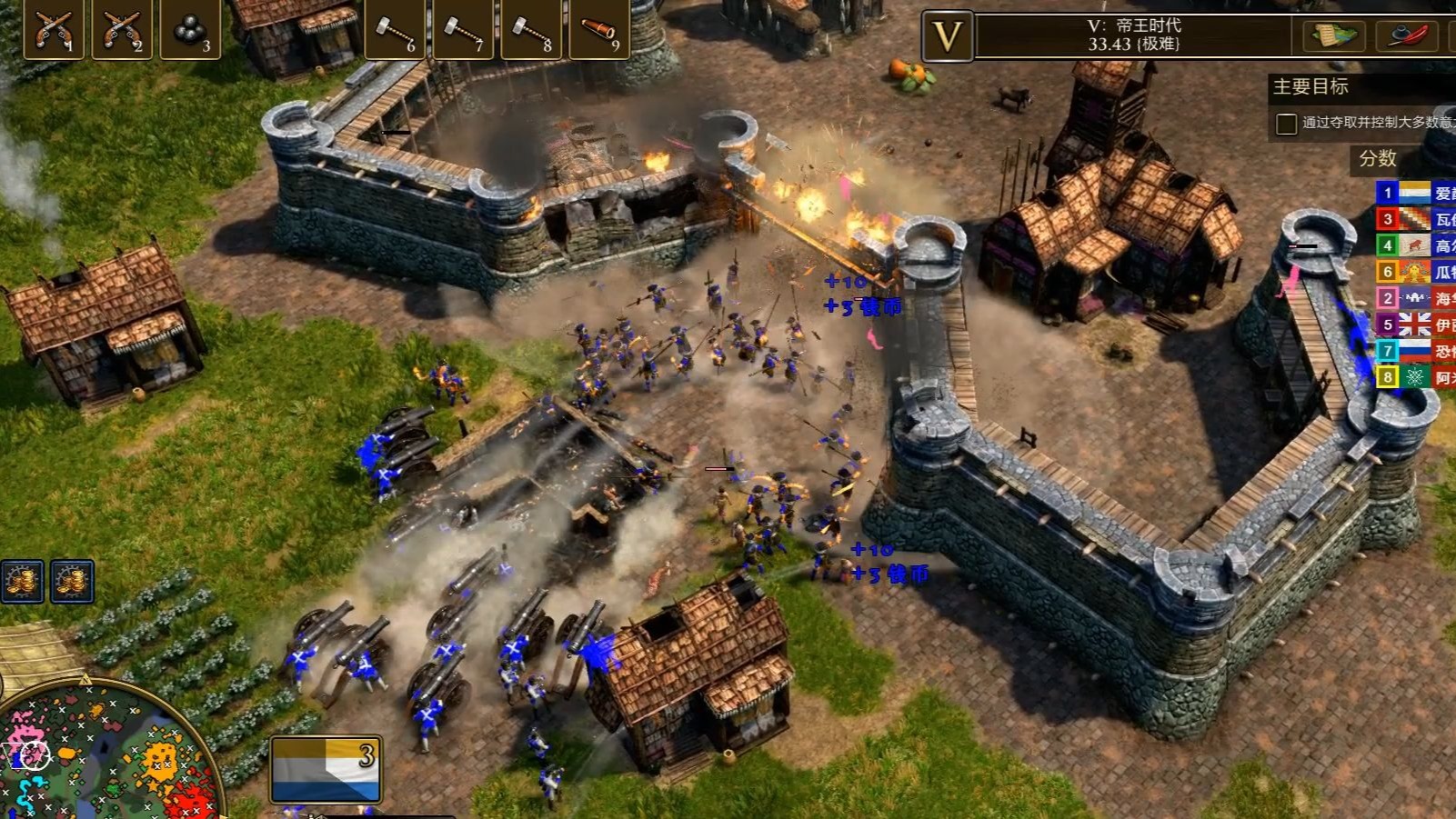
Task: Select control group 2 with crossed pistols
Action: pyautogui.click(x=122, y=29)
